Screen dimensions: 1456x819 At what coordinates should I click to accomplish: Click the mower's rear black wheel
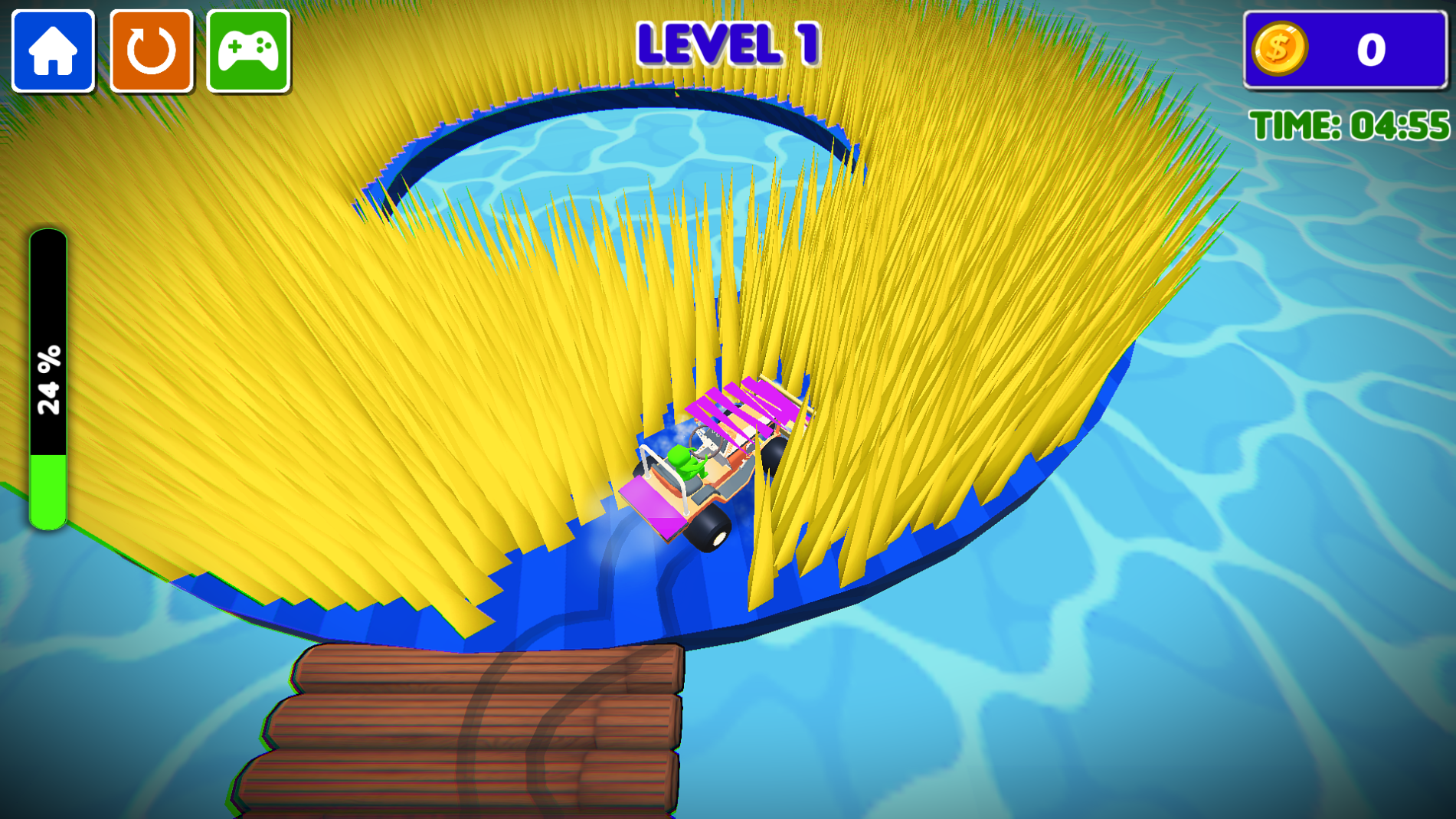click(708, 529)
